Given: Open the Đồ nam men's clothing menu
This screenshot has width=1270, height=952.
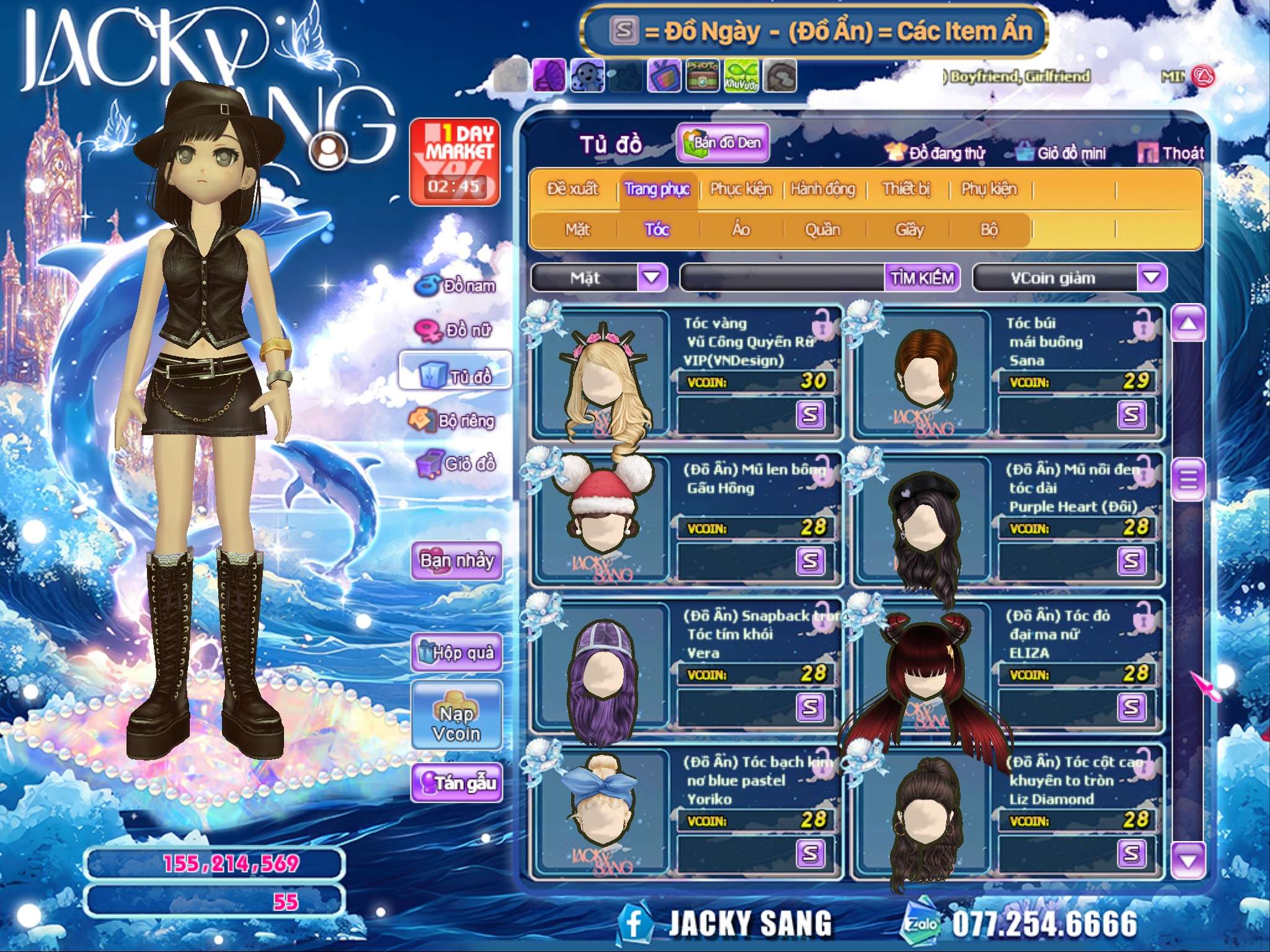Looking at the screenshot, I should [x=456, y=286].
